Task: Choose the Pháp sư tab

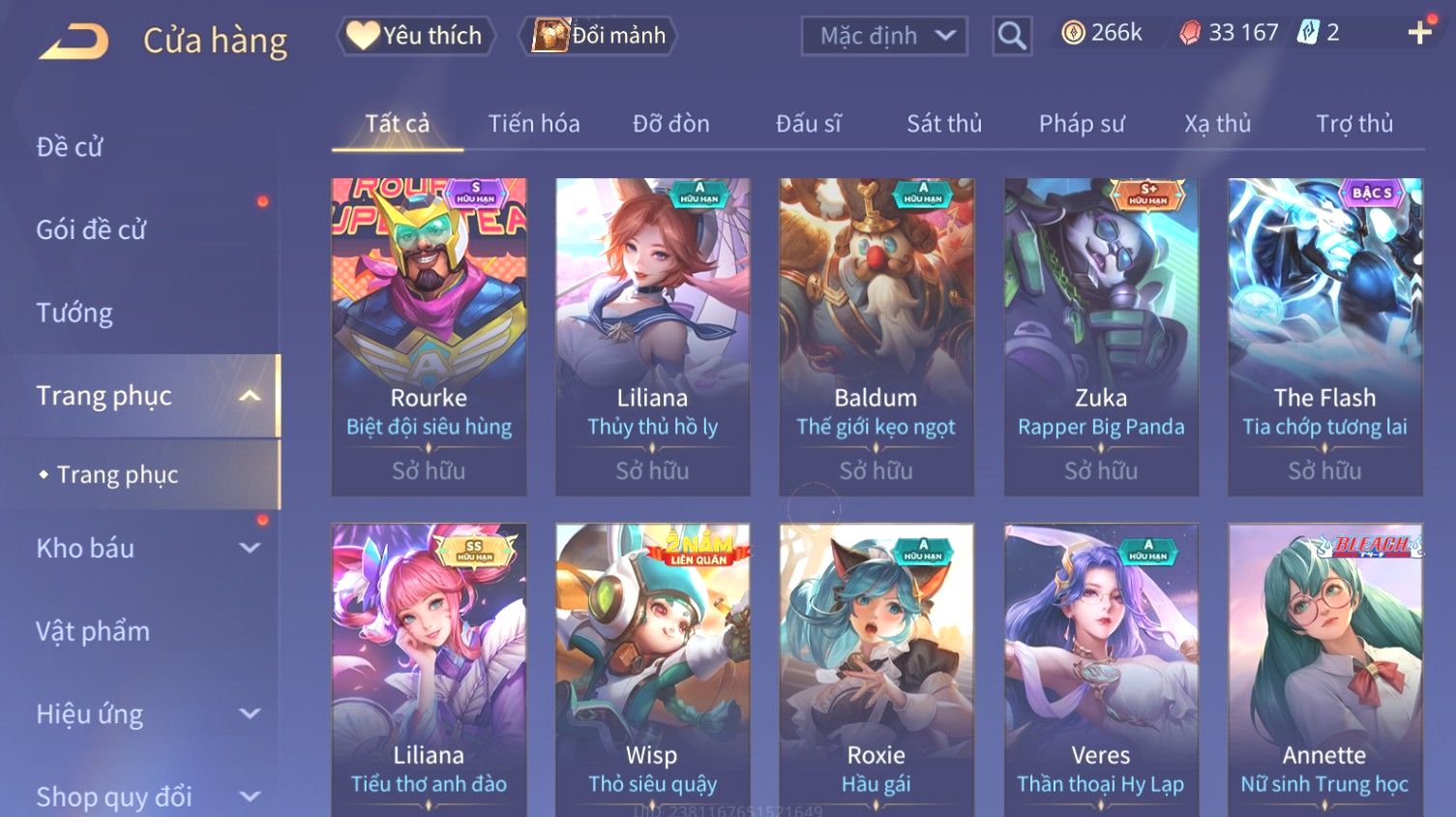Action: coord(1082,124)
